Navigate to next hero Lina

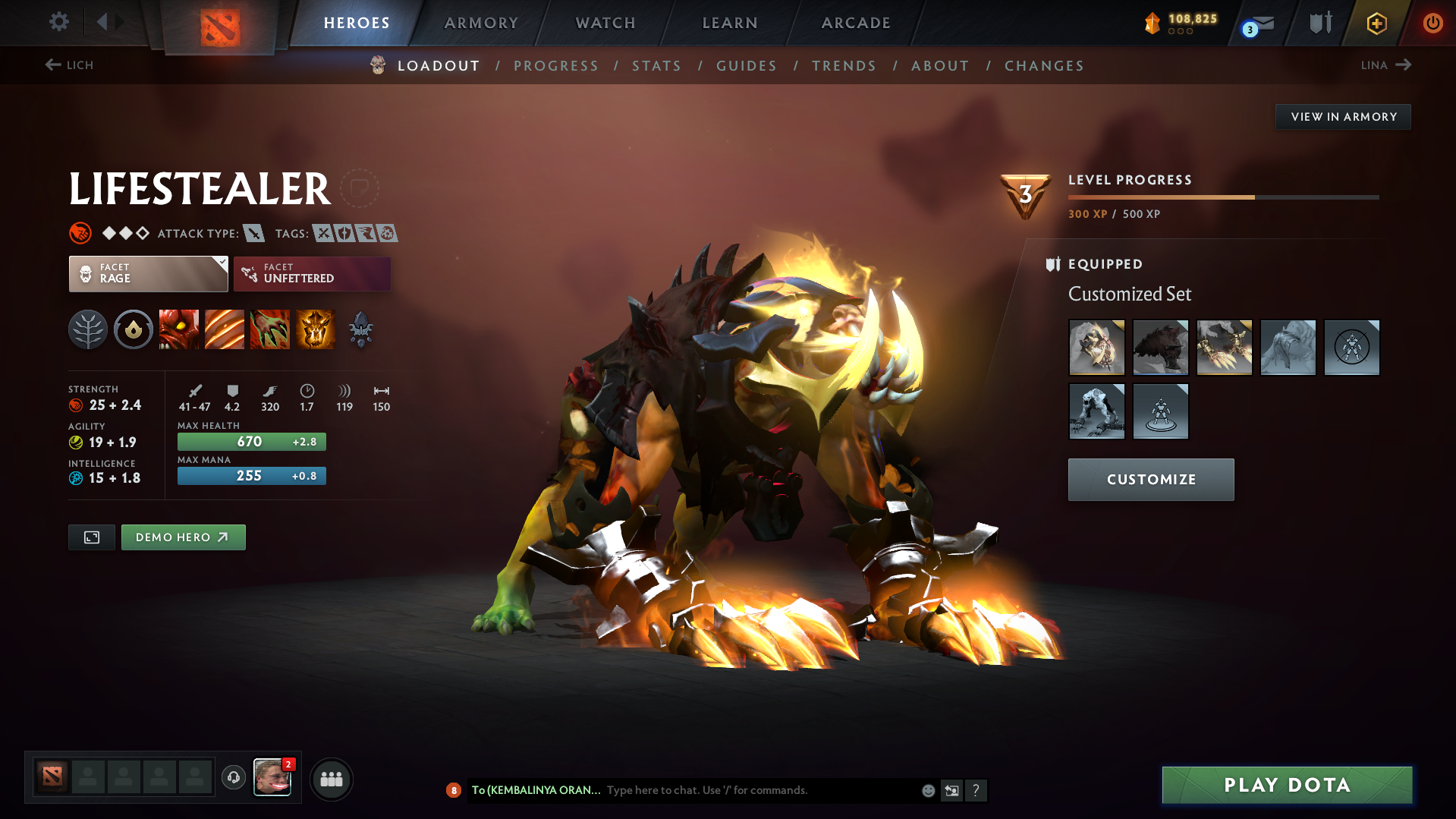coord(1386,65)
